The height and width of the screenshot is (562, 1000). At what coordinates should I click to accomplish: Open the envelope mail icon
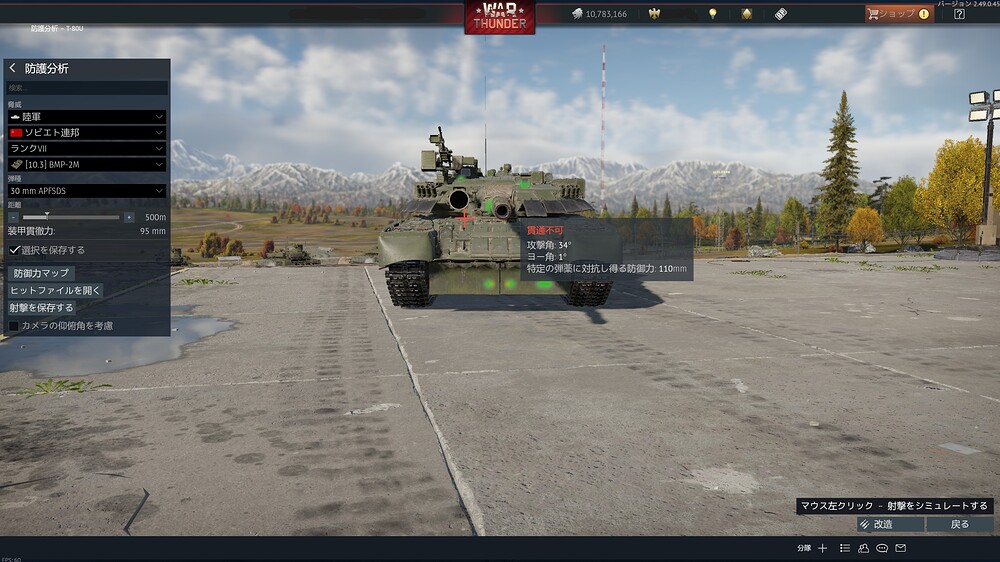click(x=901, y=548)
